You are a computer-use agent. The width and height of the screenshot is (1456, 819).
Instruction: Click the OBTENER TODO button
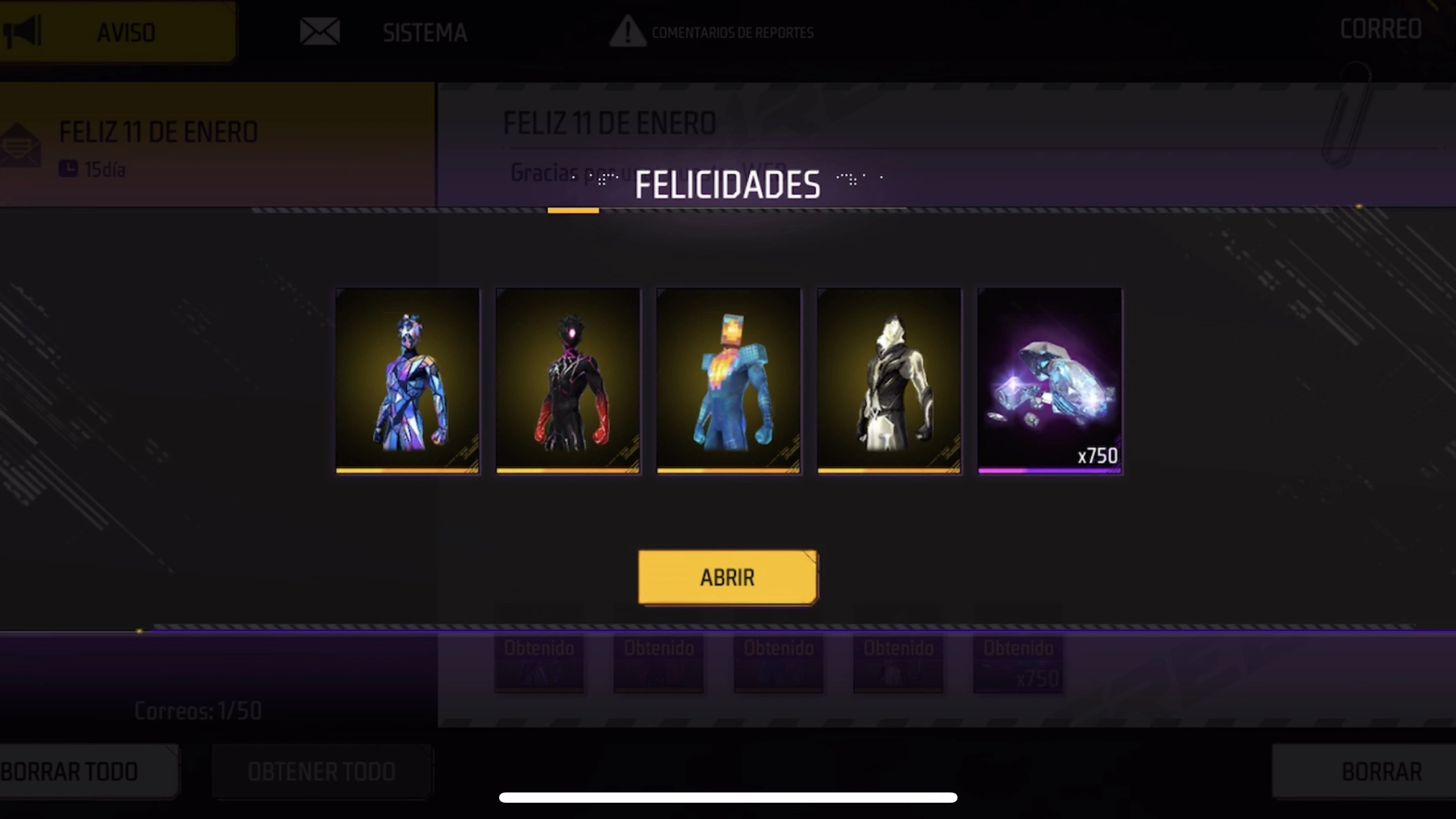click(321, 771)
